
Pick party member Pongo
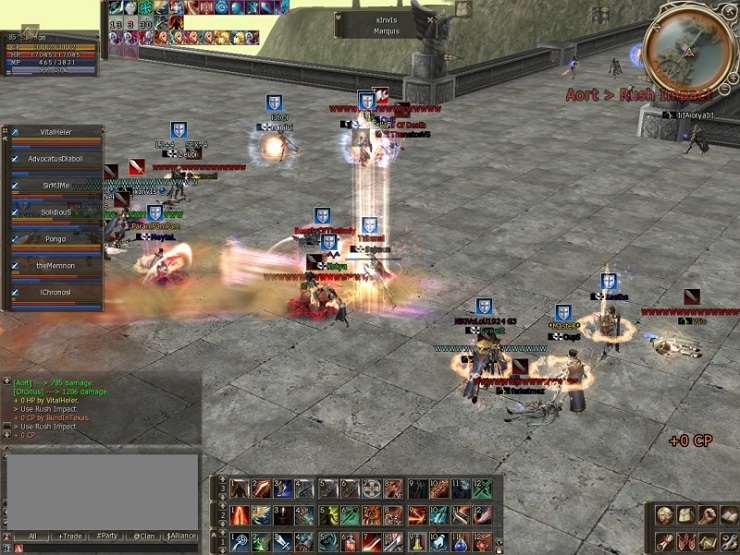57,240
